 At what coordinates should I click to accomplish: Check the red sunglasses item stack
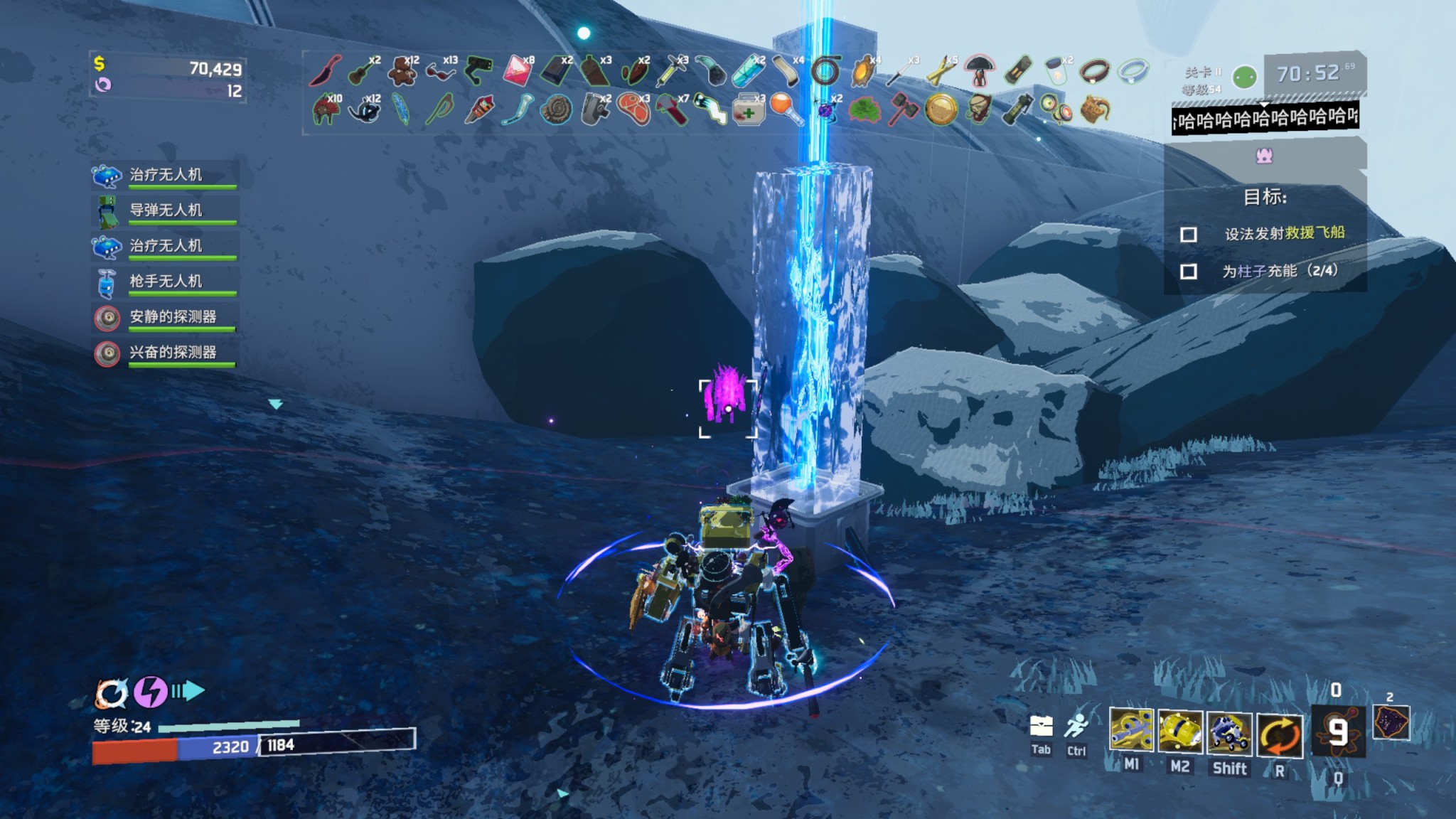pyautogui.click(x=441, y=71)
